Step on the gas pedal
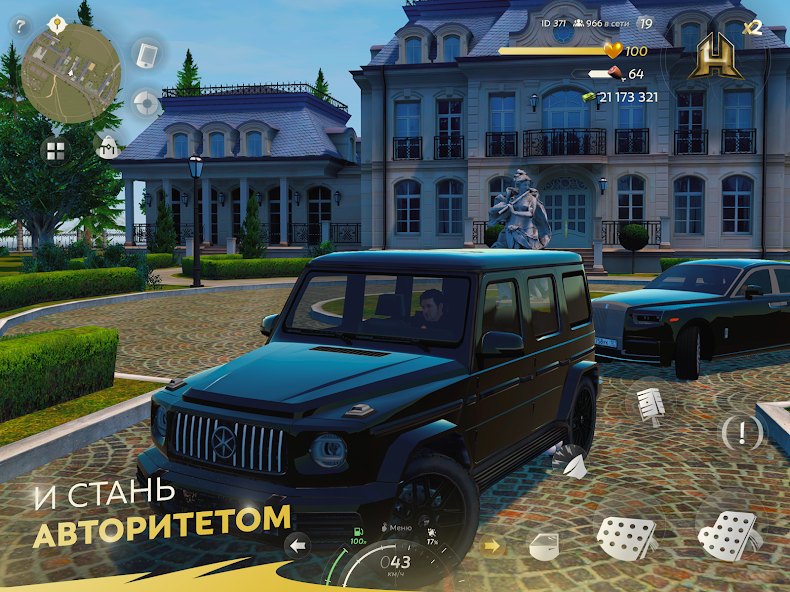 (x=727, y=535)
